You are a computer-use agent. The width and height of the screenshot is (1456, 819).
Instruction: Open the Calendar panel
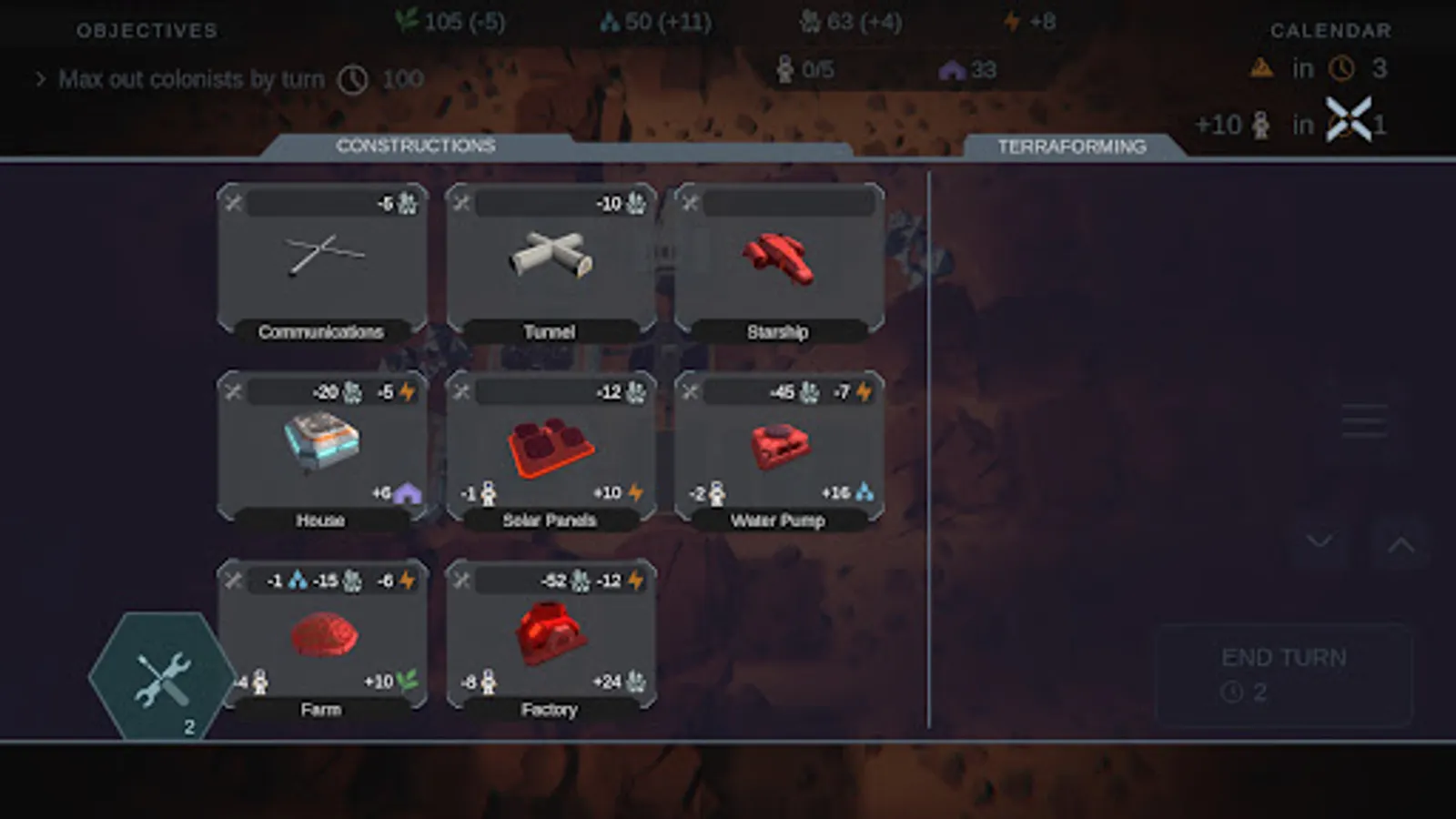click(x=1330, y=30)
